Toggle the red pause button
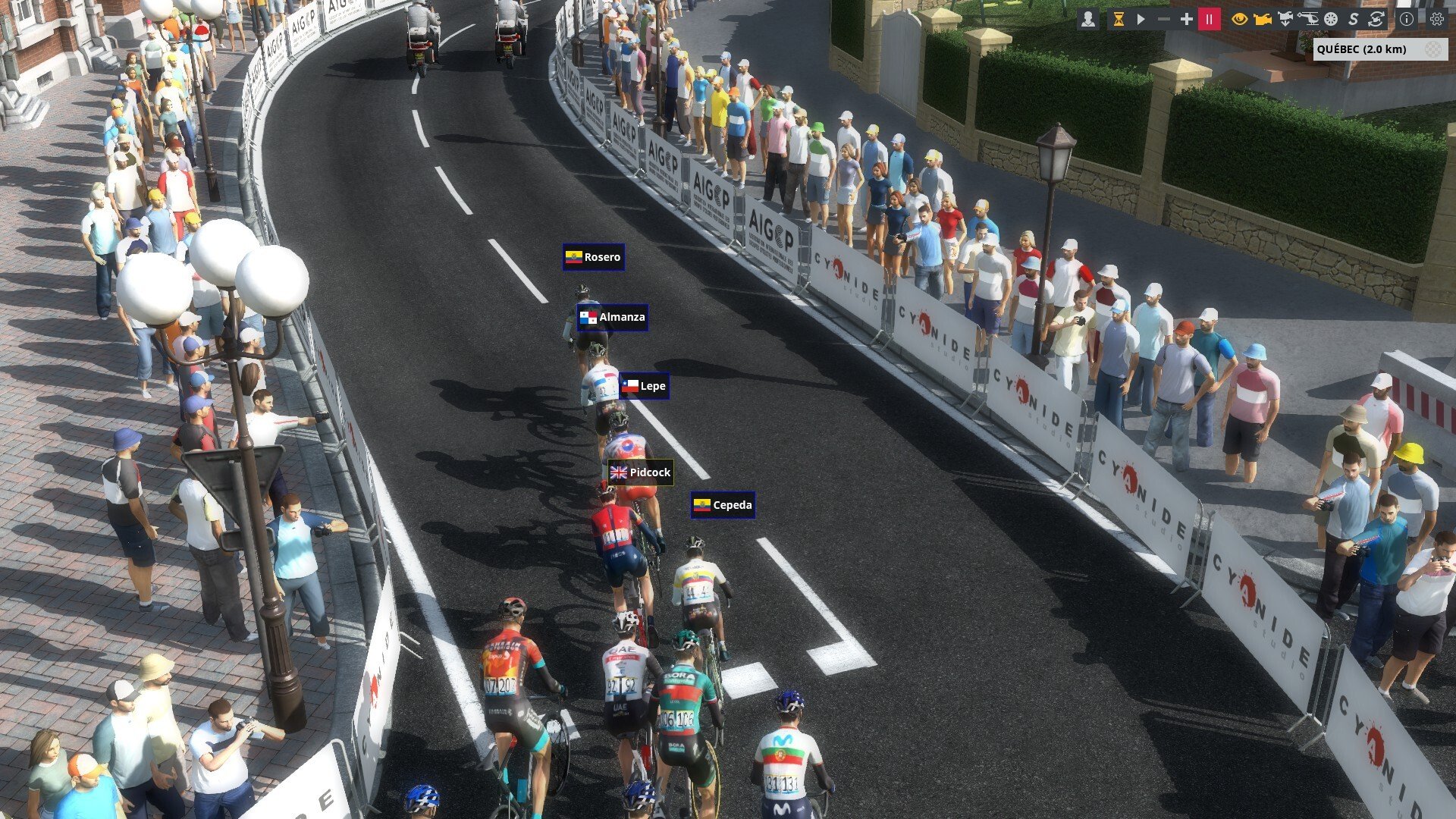This screenshot has width=1456, height=819. [x=1209, y=19]
